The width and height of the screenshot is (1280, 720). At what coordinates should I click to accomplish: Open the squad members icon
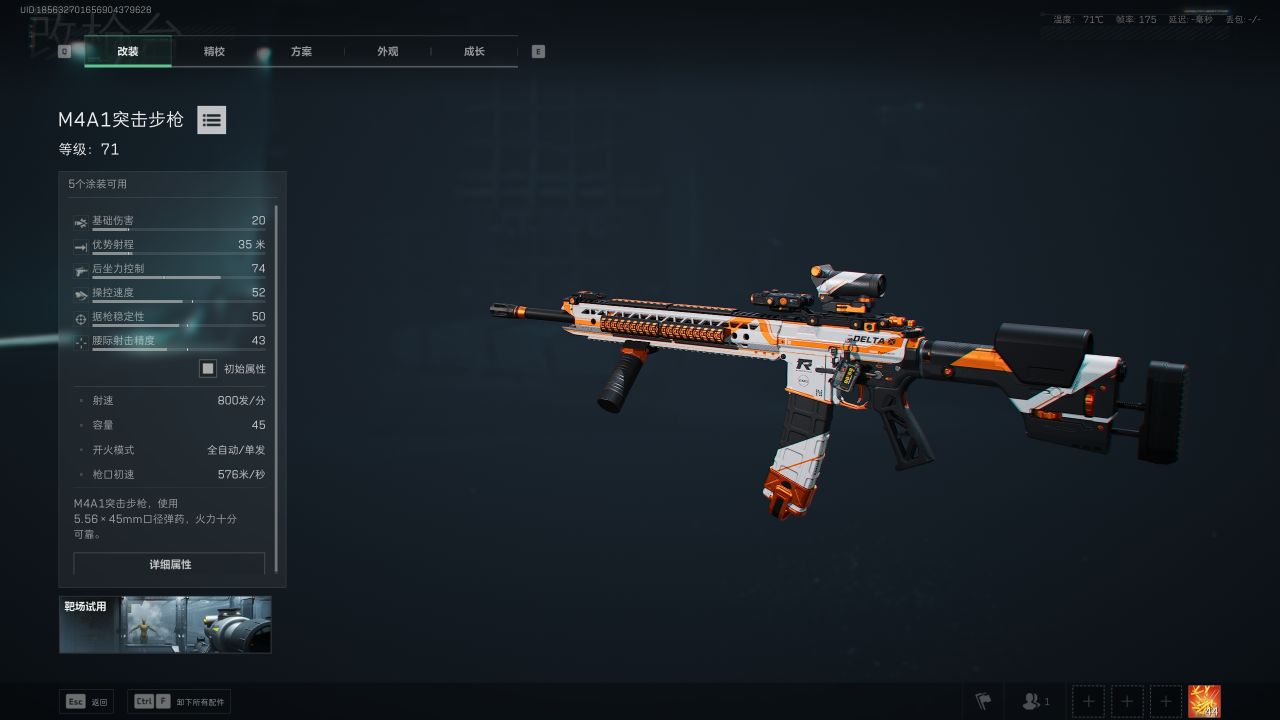click(1035, 701)
